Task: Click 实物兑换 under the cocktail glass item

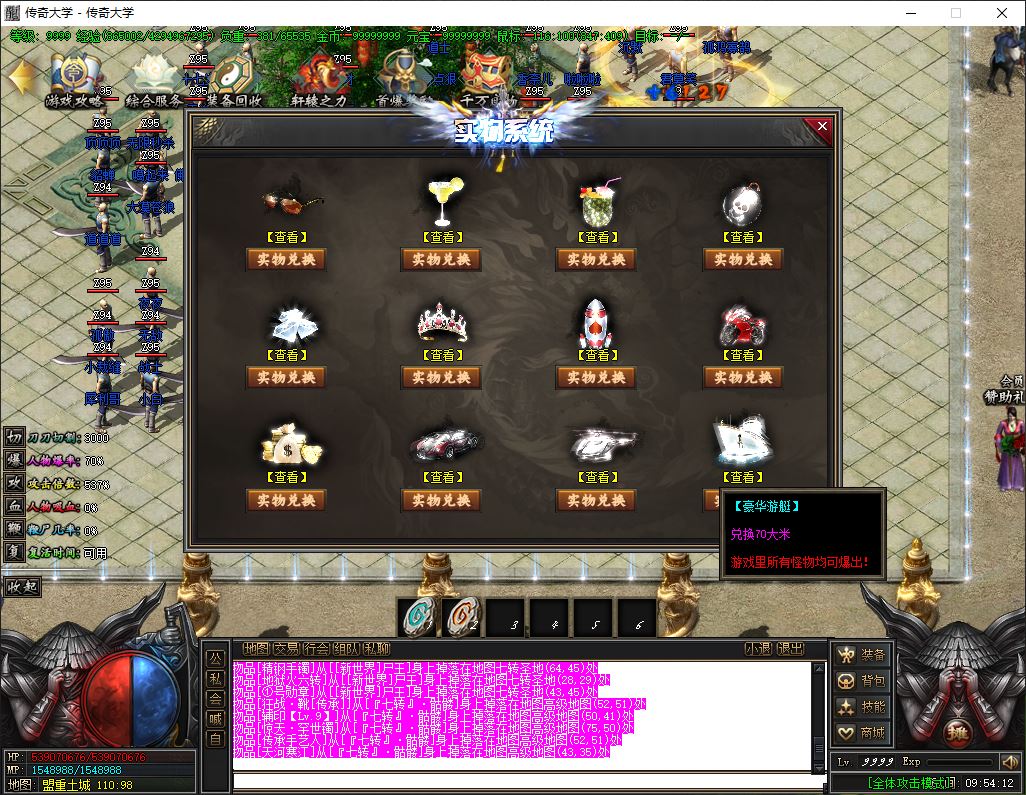Action: tap(441, 260)
